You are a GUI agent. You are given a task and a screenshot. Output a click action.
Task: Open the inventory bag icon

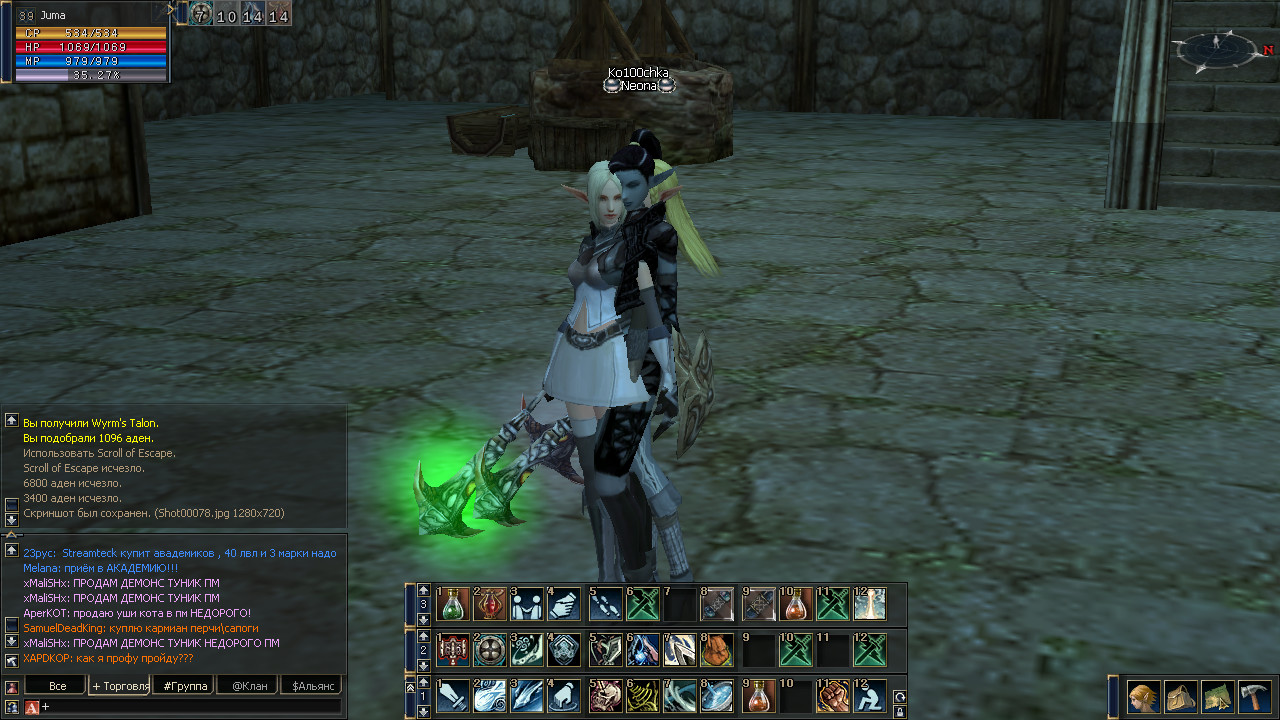pos(1181,696)
